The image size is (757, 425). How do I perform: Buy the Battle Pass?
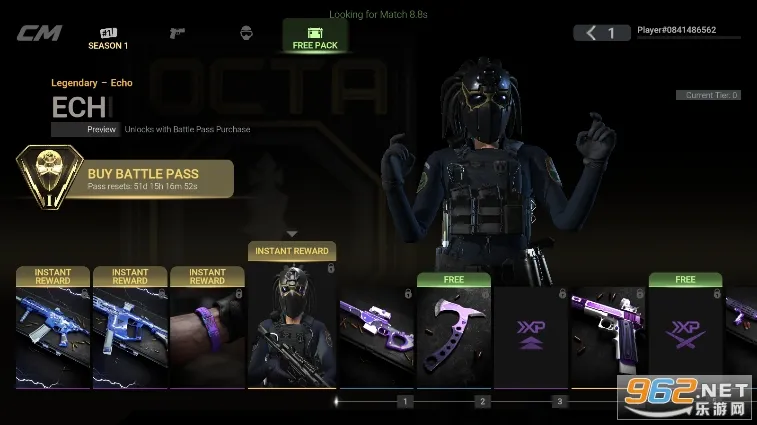128,178
